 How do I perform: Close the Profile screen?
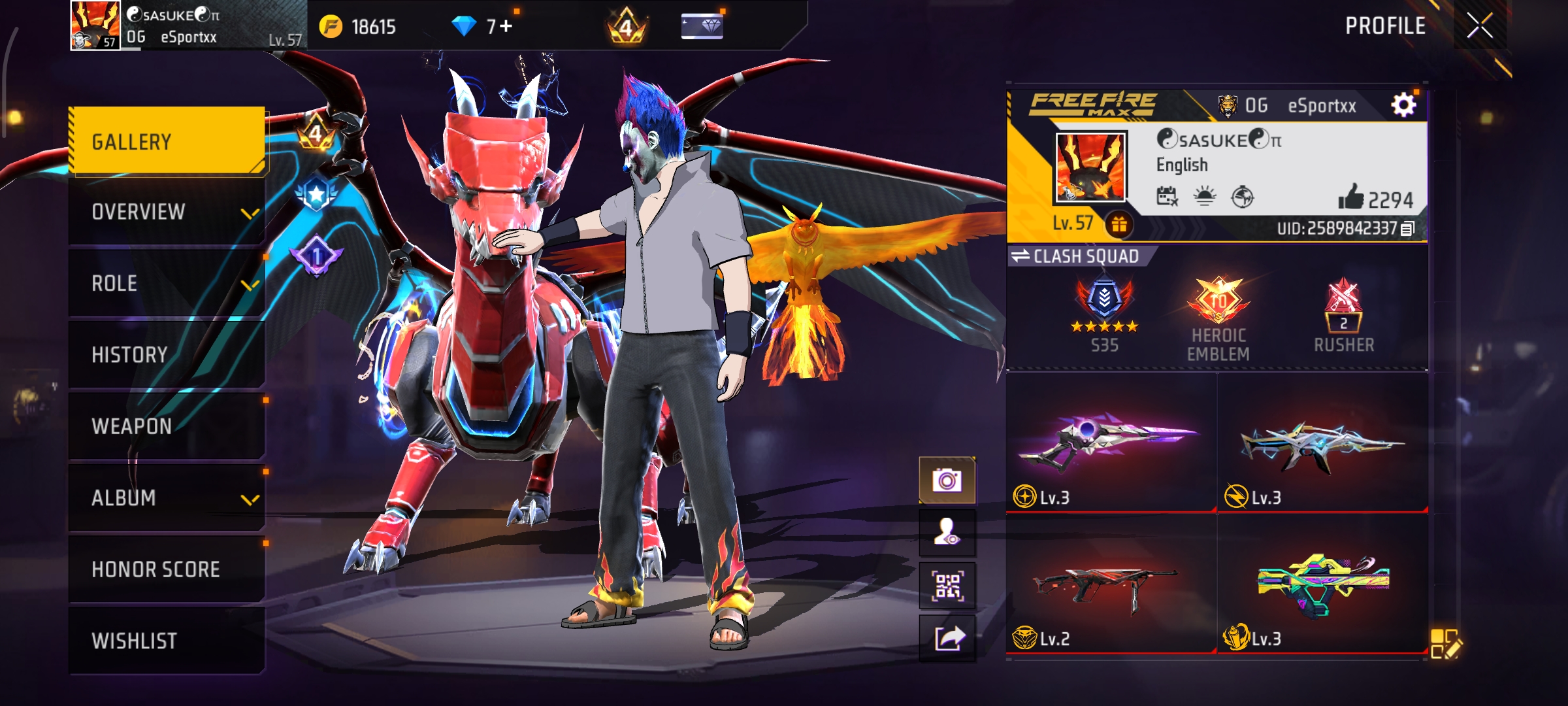pos(1479,26)
